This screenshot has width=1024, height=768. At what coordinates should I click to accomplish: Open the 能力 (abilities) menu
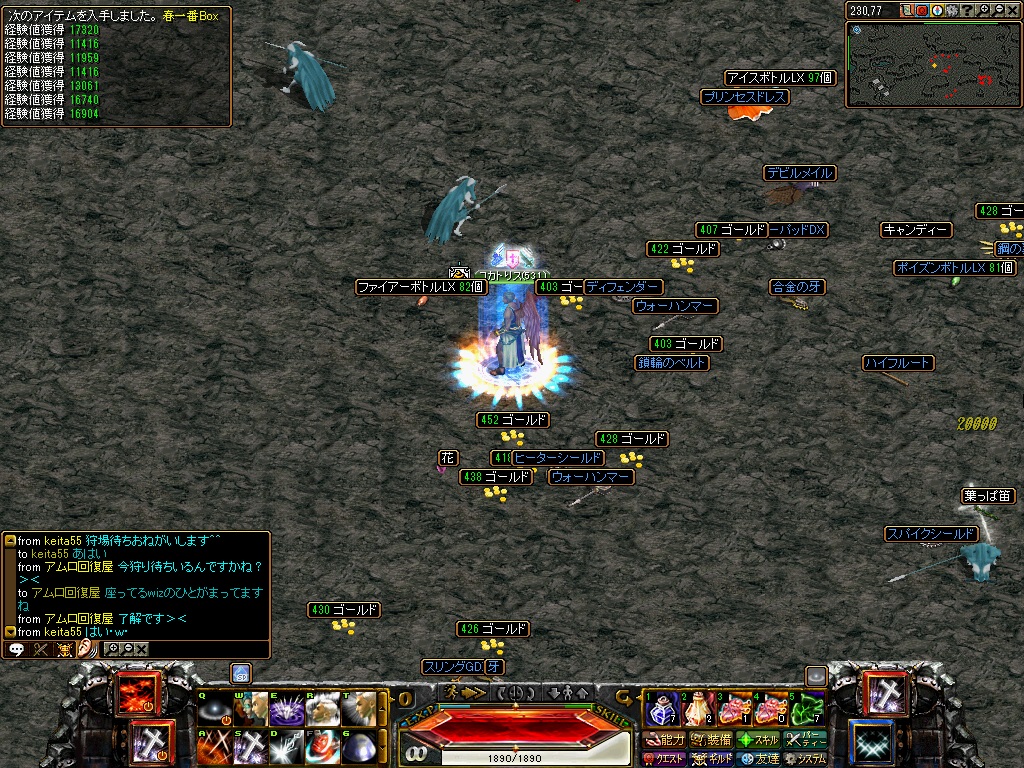click(665, 740)
